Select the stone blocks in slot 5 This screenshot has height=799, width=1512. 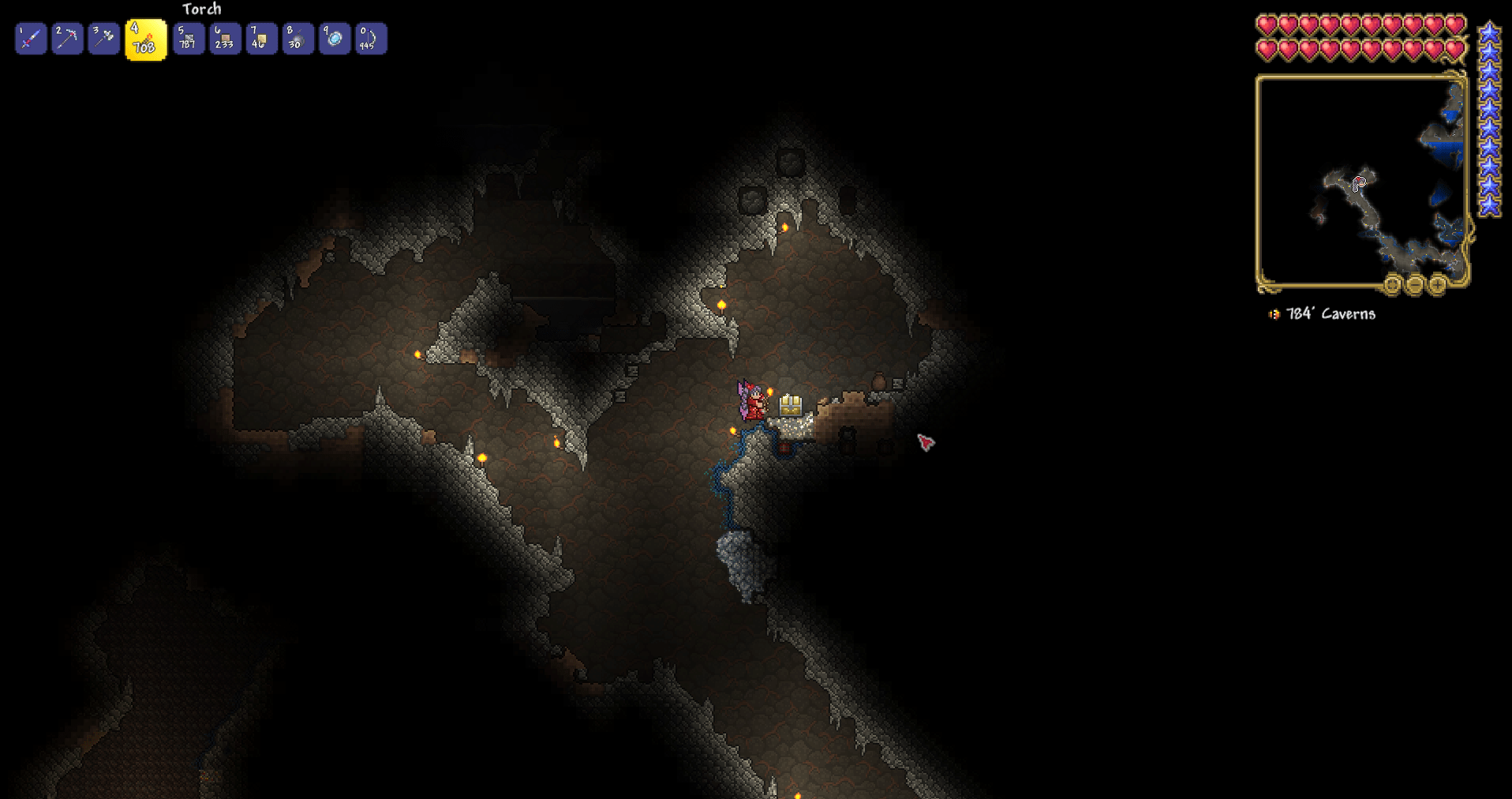pyautogui.click(x=188, y=38)
